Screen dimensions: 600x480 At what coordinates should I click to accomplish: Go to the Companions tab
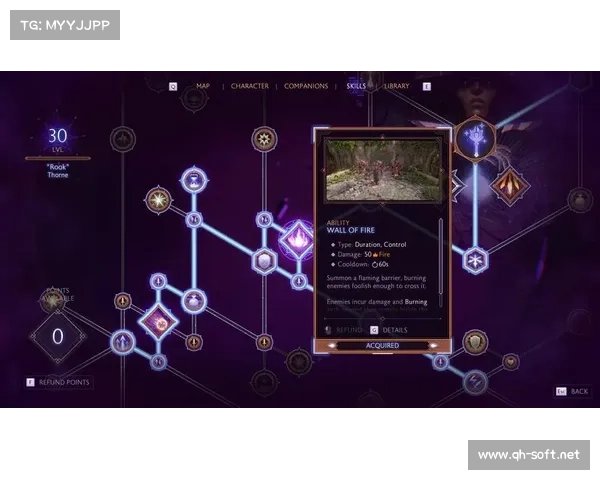306,86
